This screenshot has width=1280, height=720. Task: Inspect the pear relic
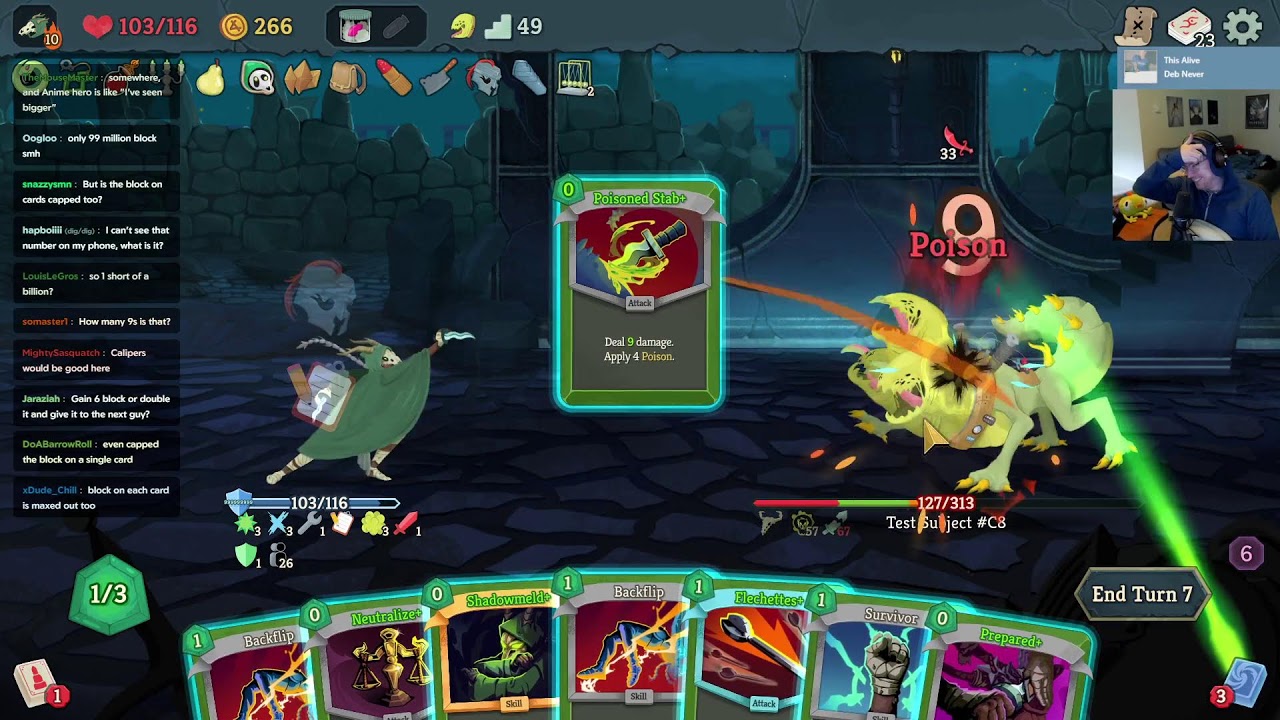click(210, 78)
